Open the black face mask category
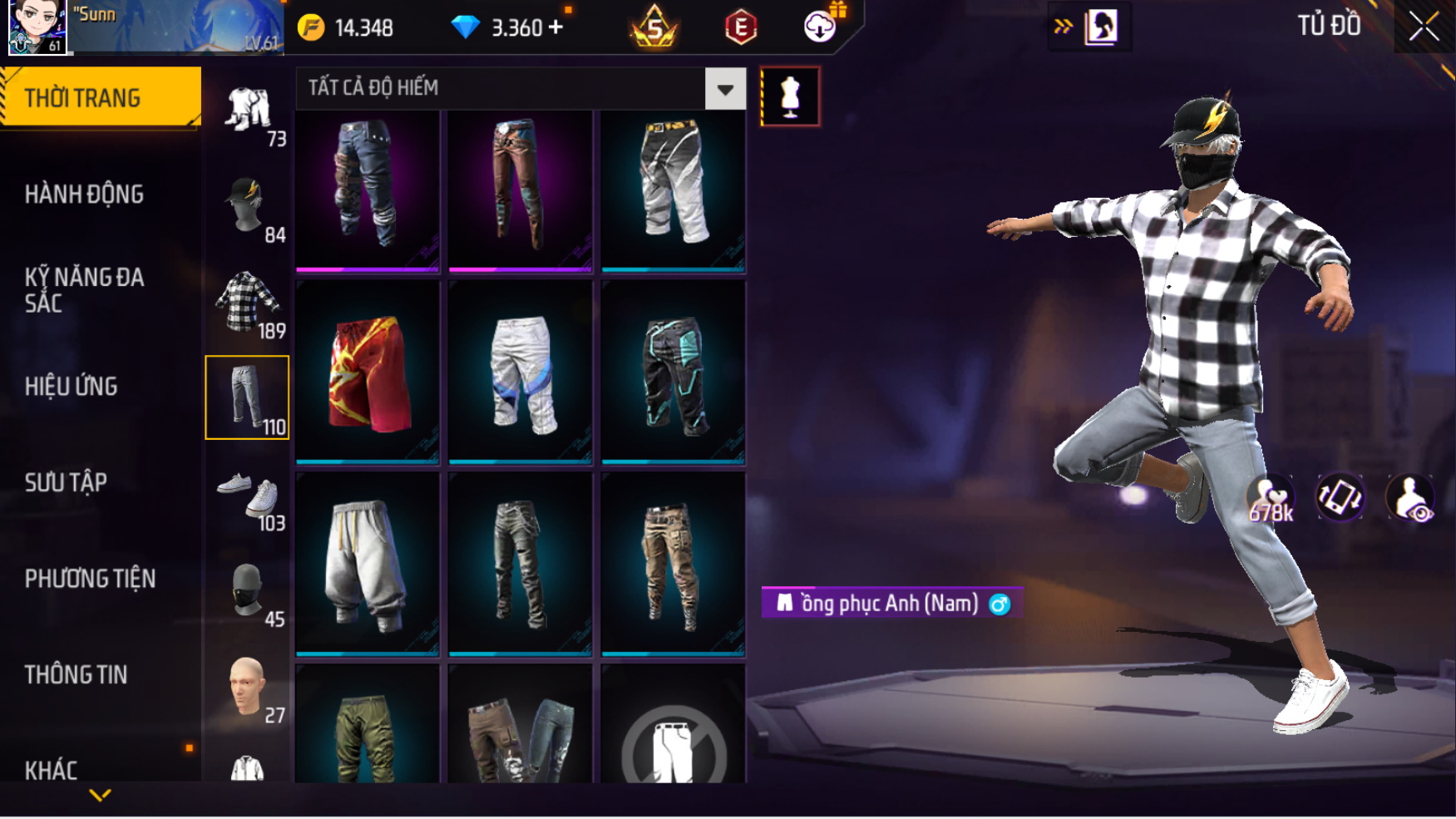Screen dimensions: 1456x819 247,590
